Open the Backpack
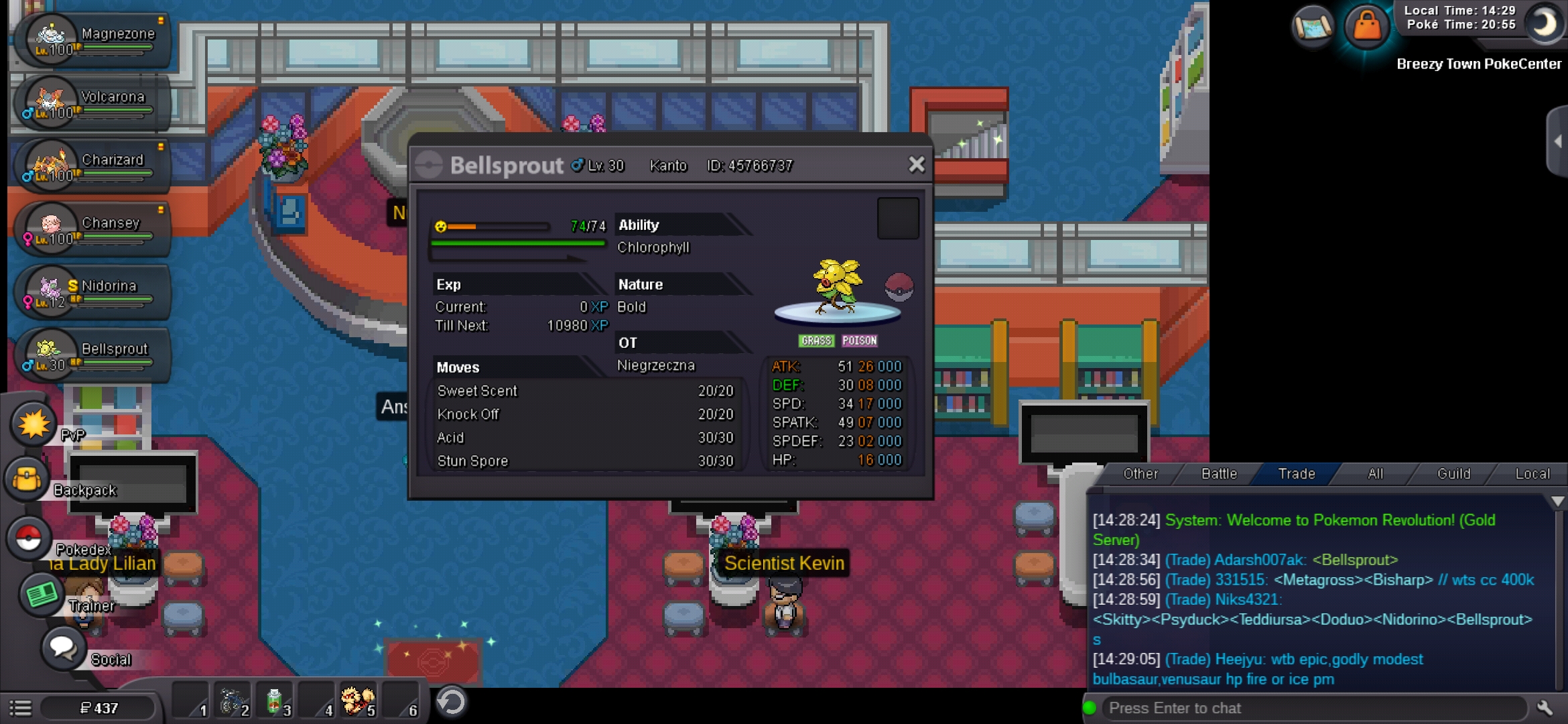 click(28, 480)
